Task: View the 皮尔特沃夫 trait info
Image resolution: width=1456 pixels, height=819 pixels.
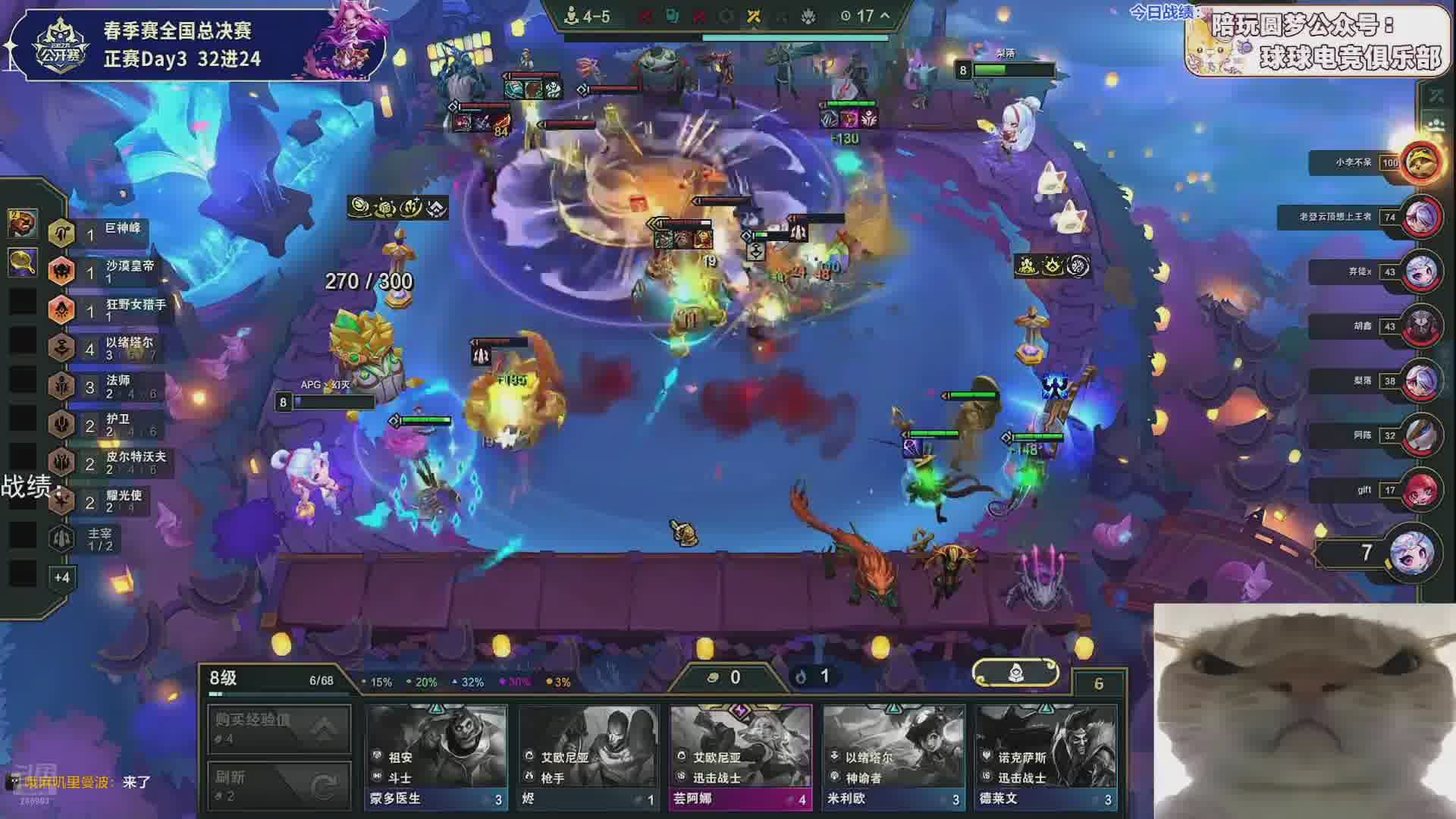Action: click(106, 463)
